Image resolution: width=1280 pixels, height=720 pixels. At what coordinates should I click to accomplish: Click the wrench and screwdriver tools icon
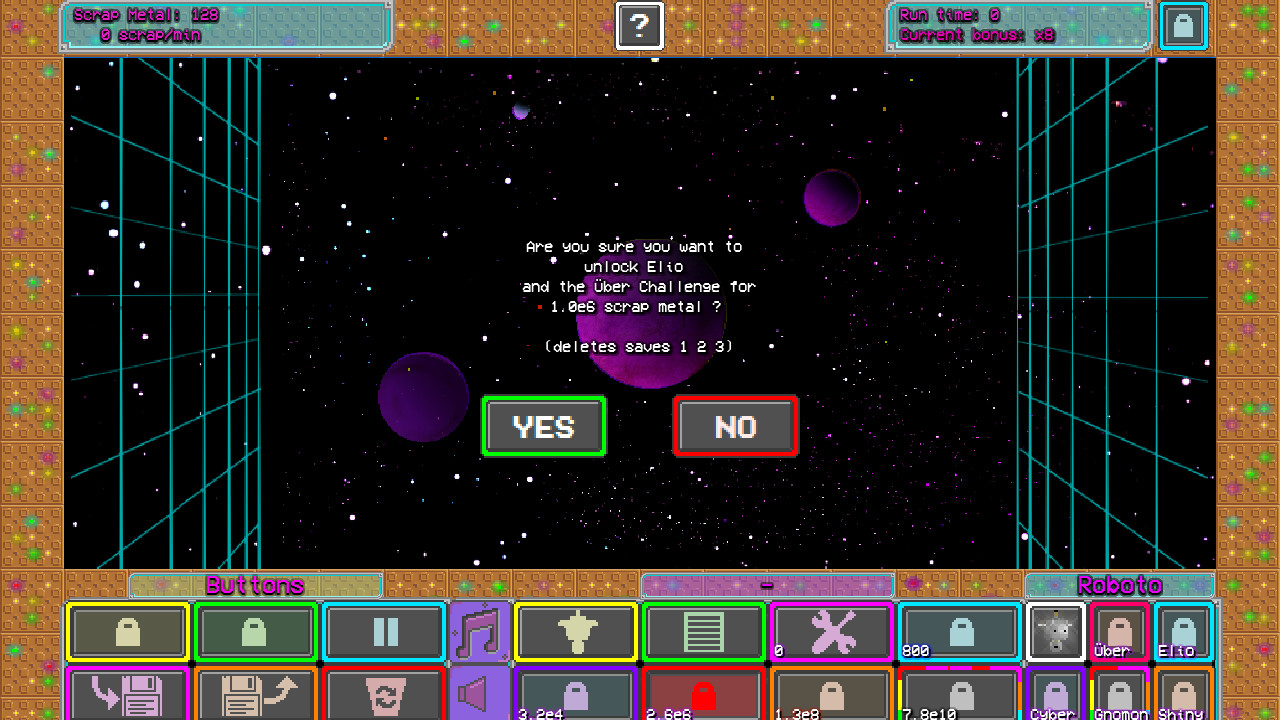(831, 631)
